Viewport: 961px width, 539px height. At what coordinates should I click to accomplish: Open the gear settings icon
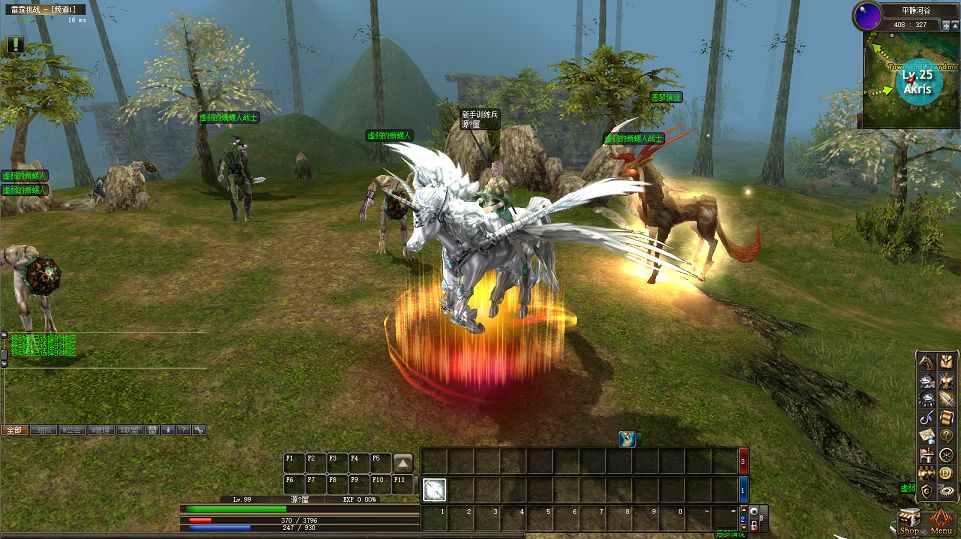point(945,491)
